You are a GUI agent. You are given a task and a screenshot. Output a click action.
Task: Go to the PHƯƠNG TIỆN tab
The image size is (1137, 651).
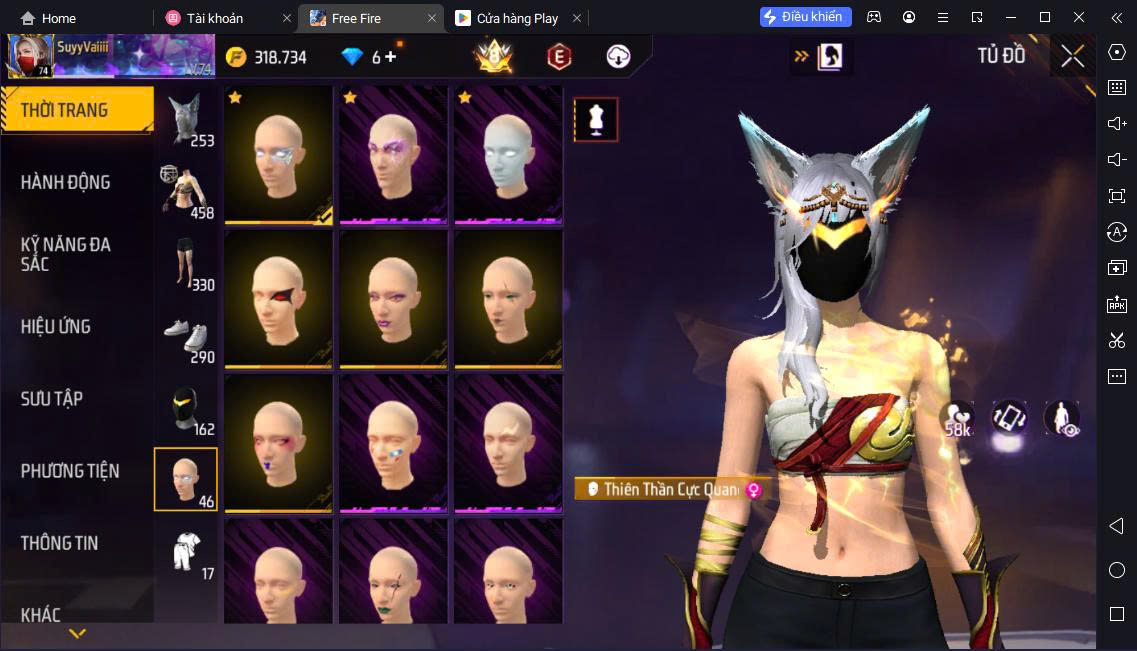click(x=70, y=470)
